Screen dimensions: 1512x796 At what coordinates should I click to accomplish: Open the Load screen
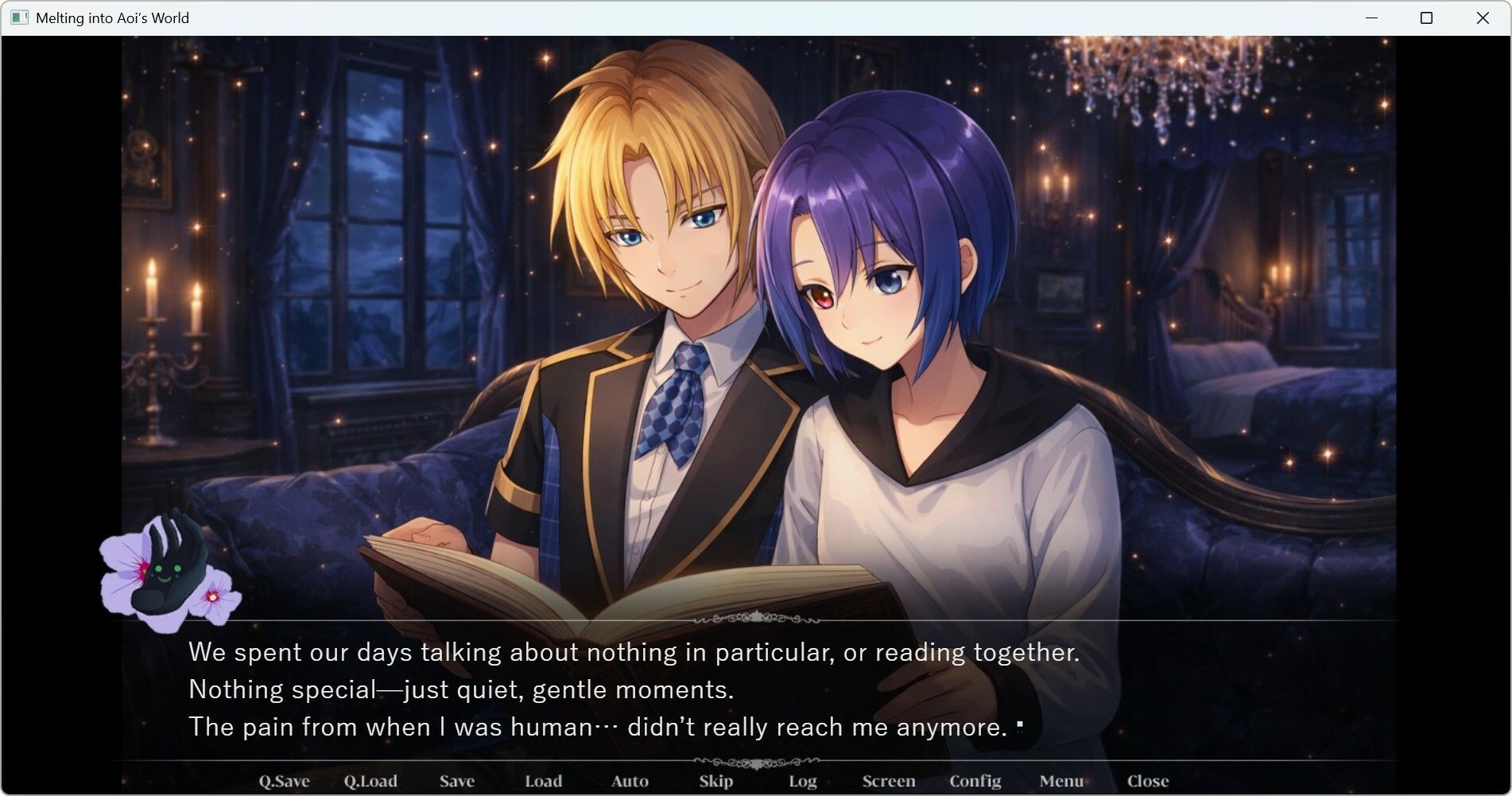tap(544, 781)
